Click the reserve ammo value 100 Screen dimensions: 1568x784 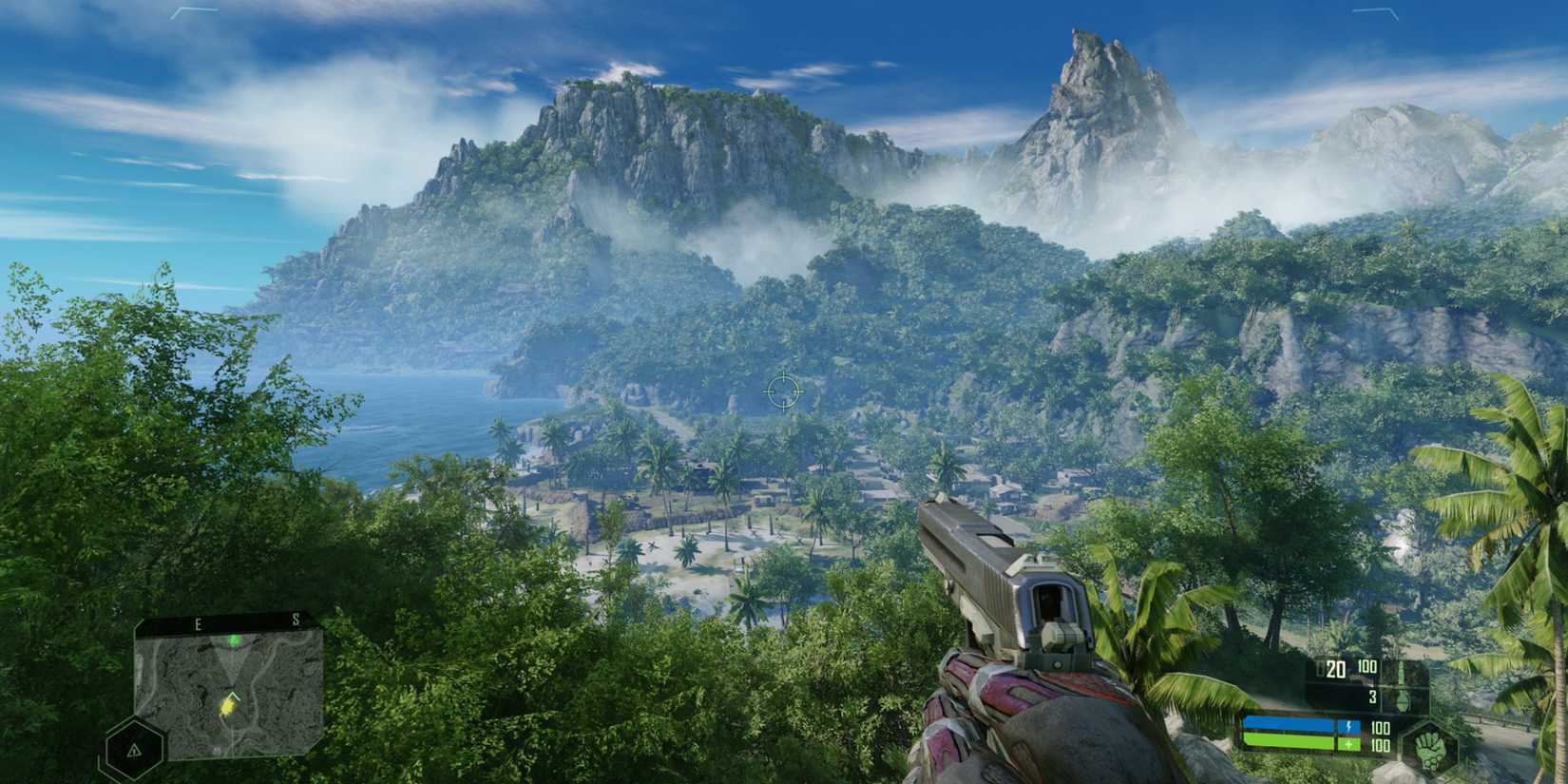tap(1367, 666)
